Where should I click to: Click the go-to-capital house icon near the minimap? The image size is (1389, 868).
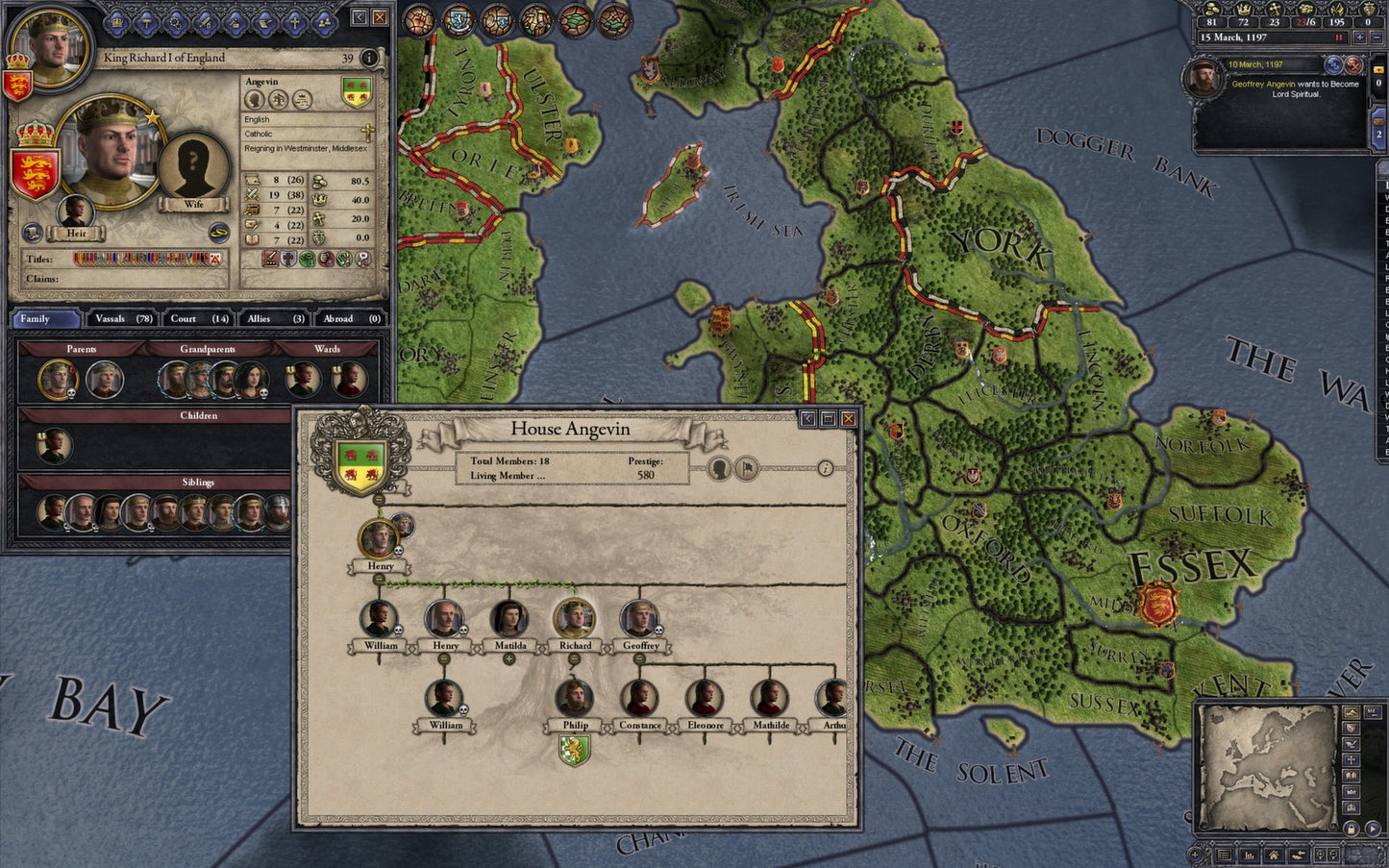click(x=1275, y=854)
